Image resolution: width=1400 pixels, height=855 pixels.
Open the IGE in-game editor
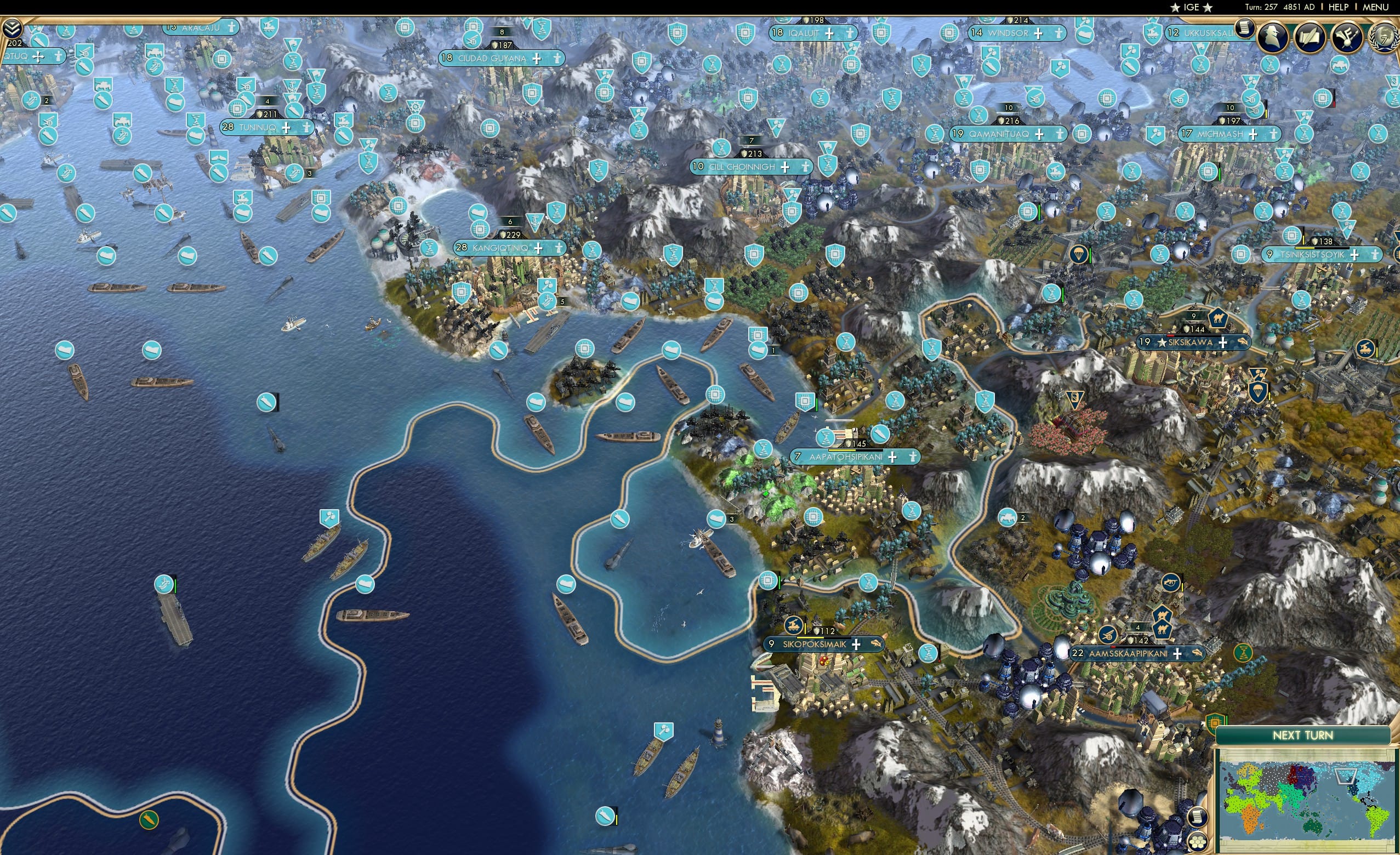click(x=1192, y=7)
